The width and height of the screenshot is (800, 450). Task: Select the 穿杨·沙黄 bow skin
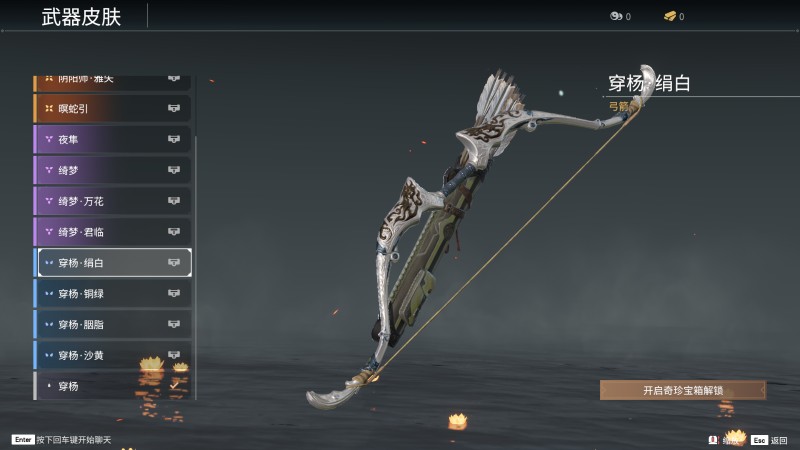point(112,355)
